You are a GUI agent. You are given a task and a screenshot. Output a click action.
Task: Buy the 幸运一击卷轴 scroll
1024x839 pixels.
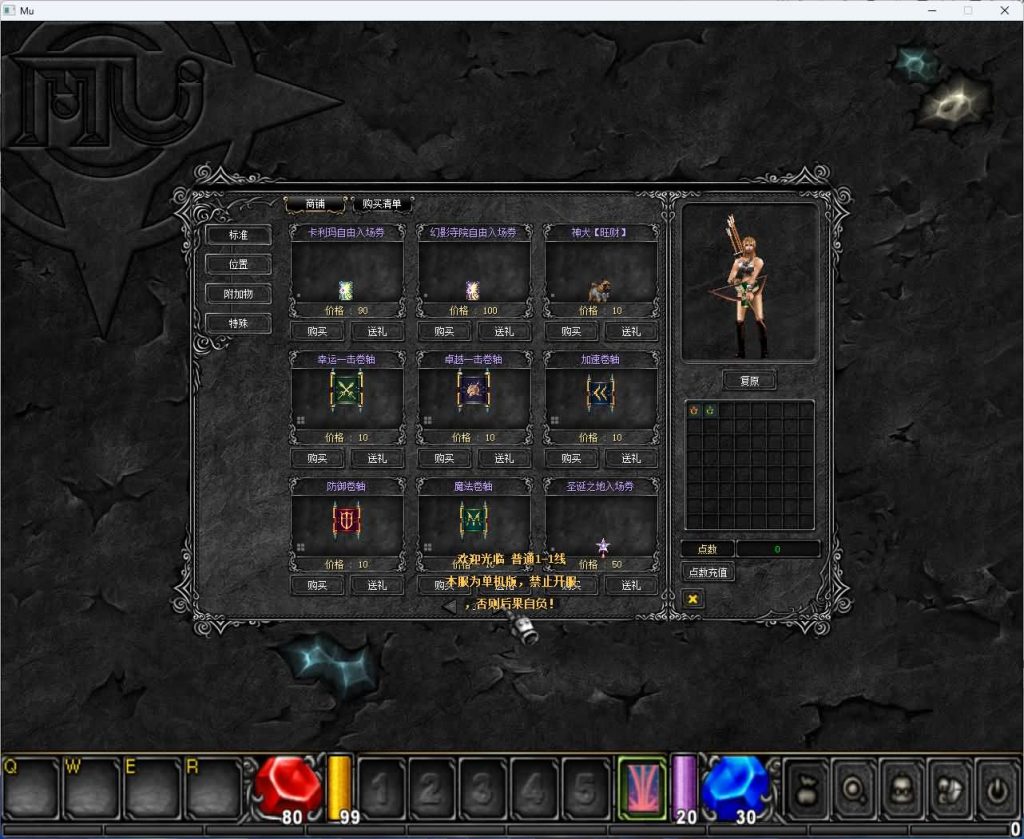click(x=317, y=458)
